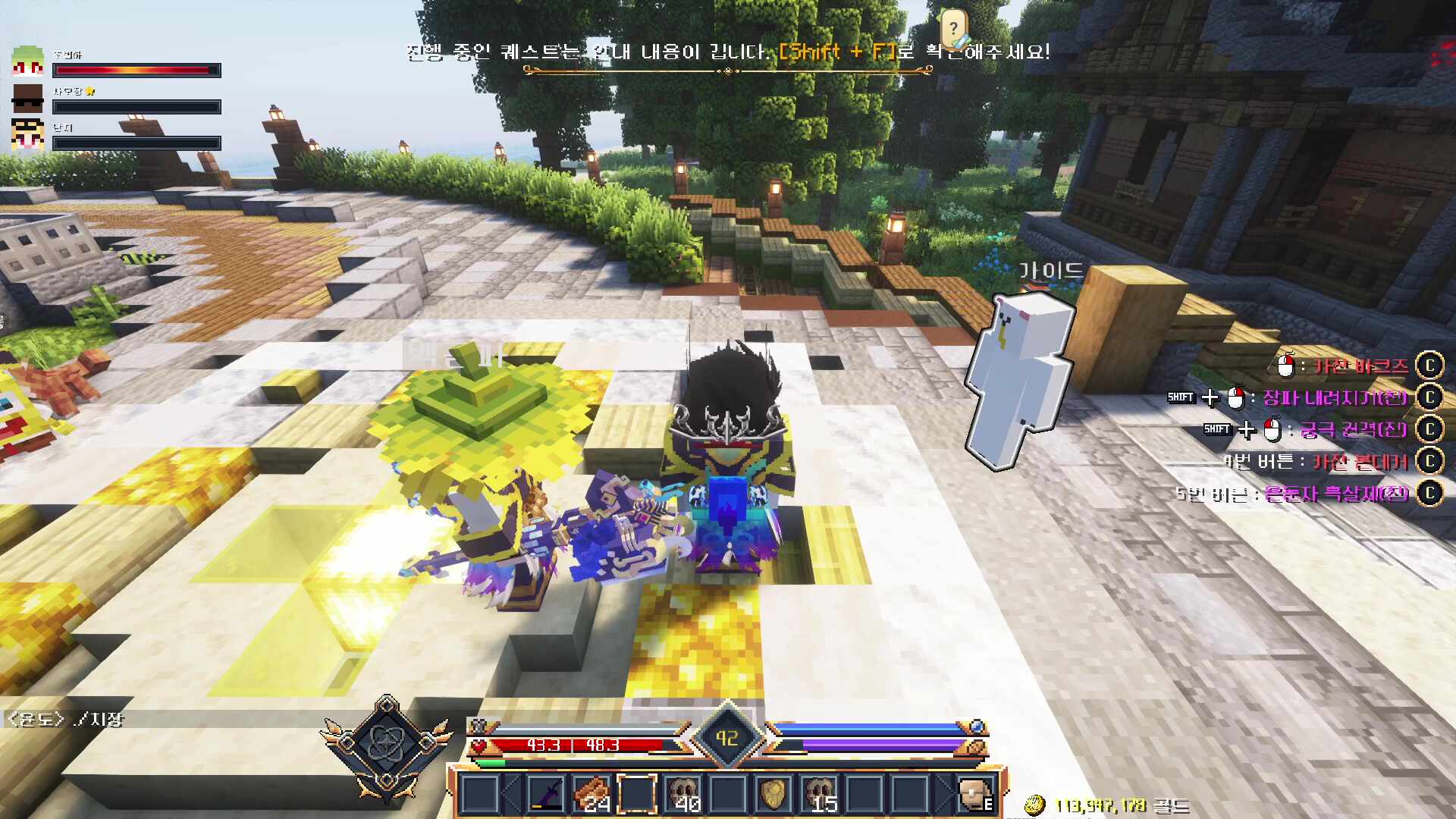
Task: Select the sword in the hotbar
Action: pos(546,793)
